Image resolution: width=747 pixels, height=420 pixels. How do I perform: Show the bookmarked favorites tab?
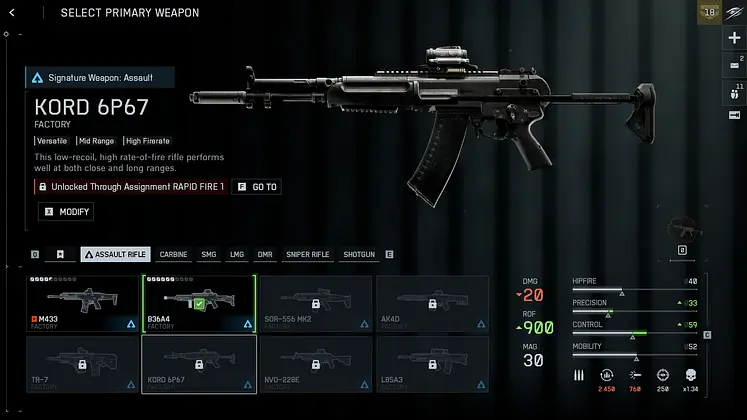click(60, 255)
